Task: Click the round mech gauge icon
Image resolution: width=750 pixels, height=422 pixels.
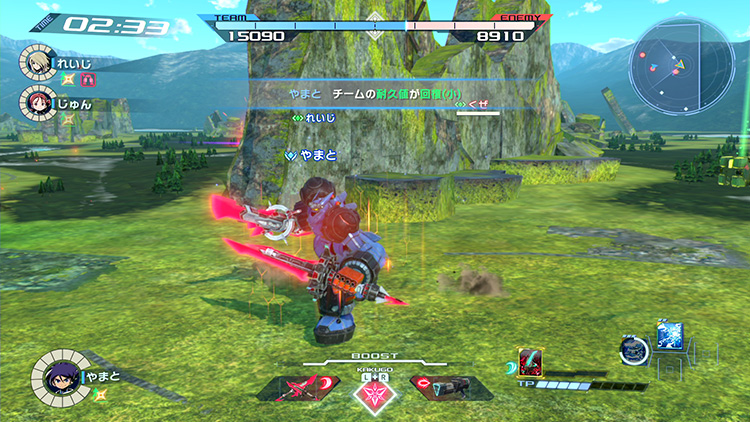Action: [633, 350]
